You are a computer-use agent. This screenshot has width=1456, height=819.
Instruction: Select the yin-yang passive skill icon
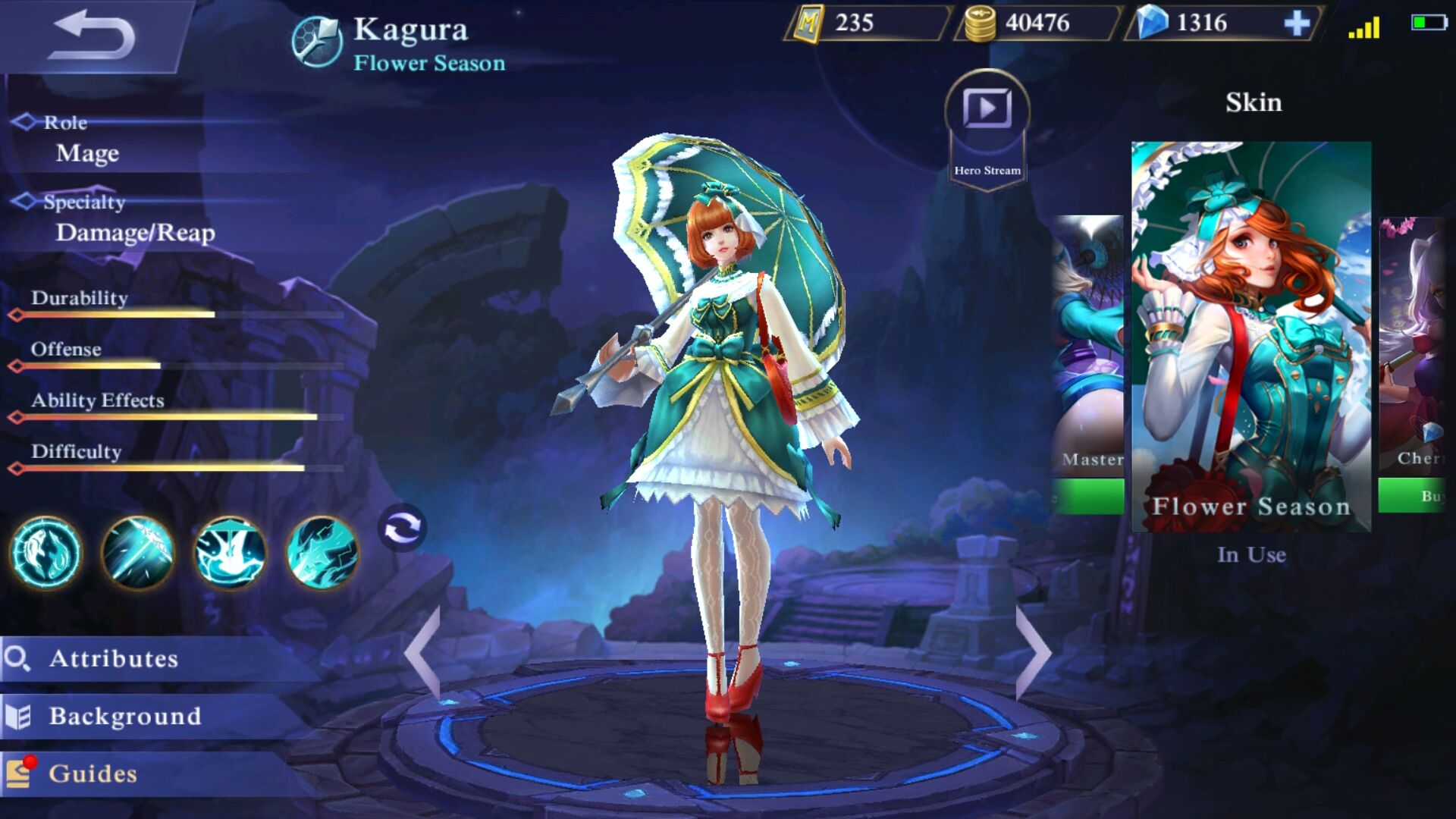coord(45,554)
